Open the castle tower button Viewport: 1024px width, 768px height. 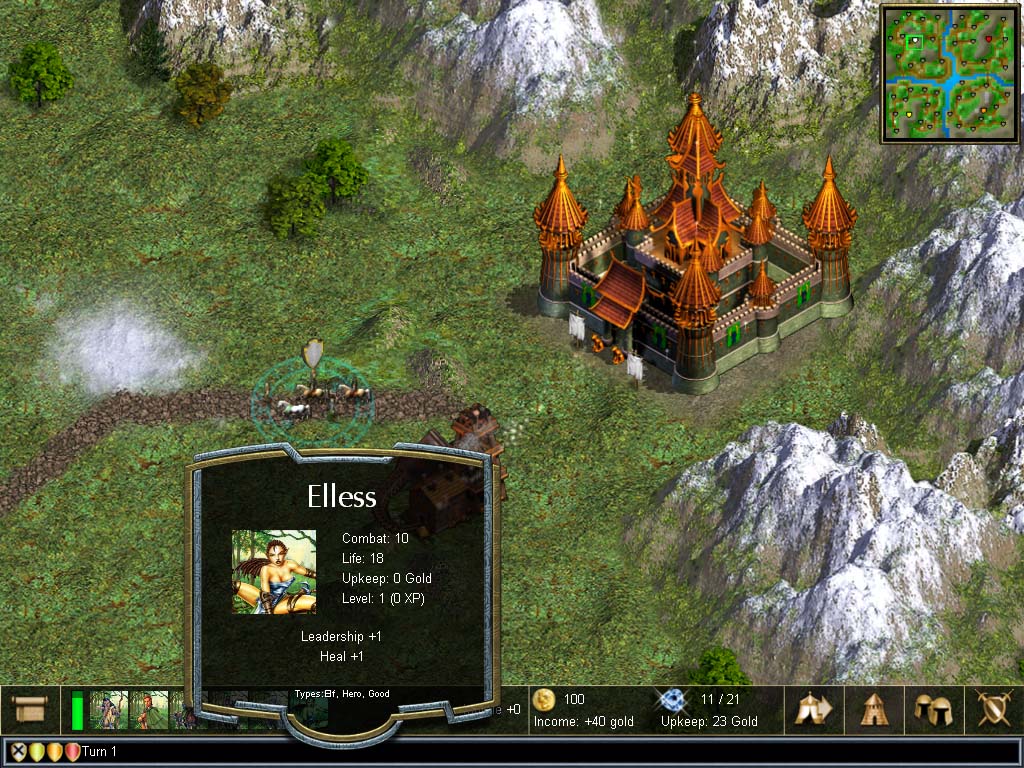(x=875, y=709)
